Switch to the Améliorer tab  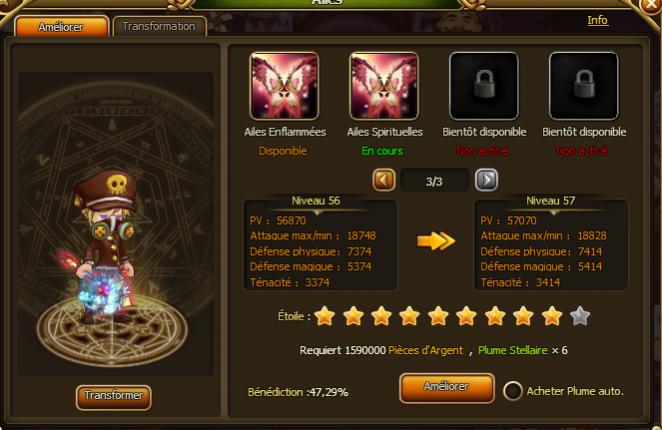tap(62, 27)
